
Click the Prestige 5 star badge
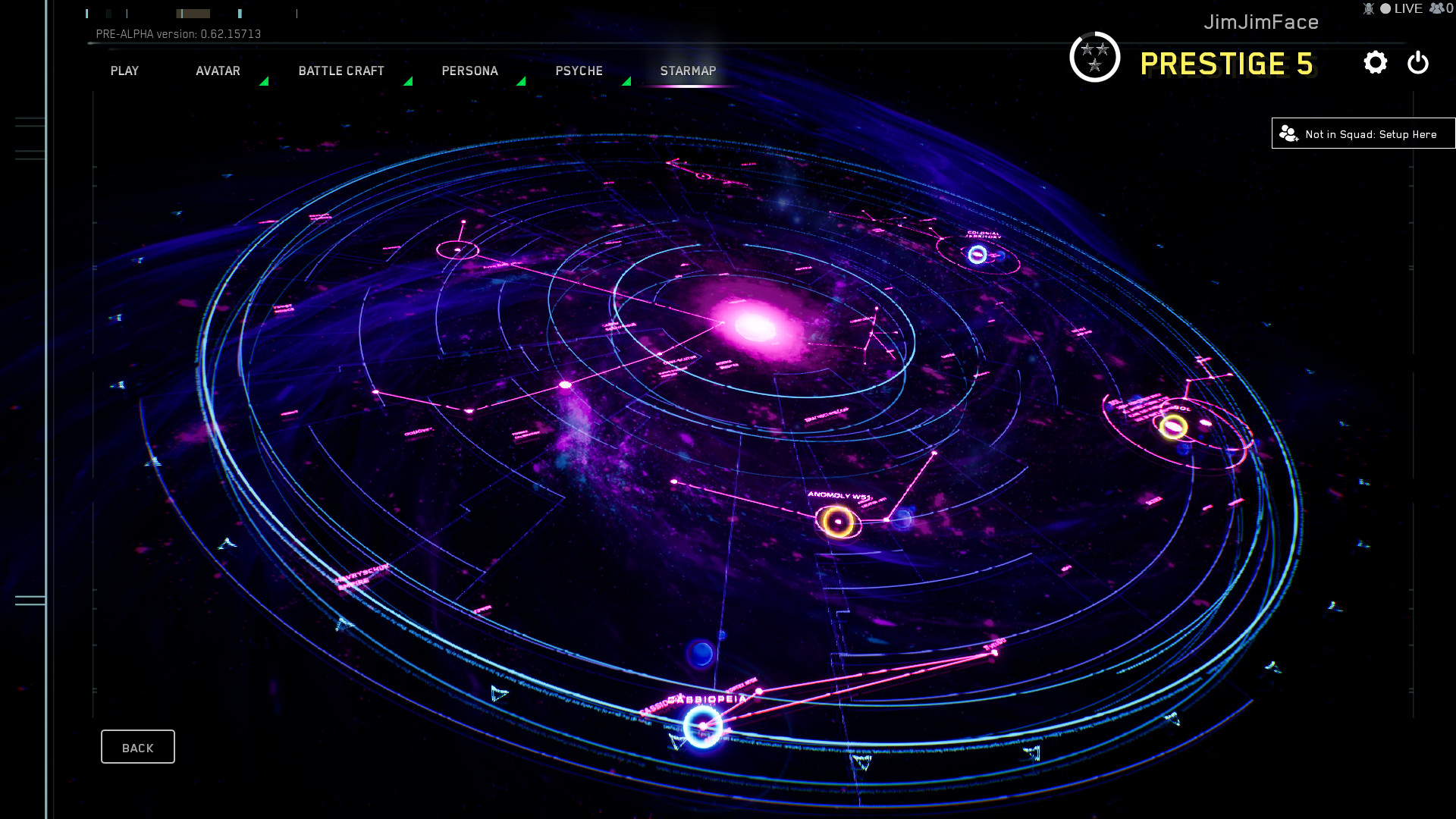click(x=1094, y=57)
